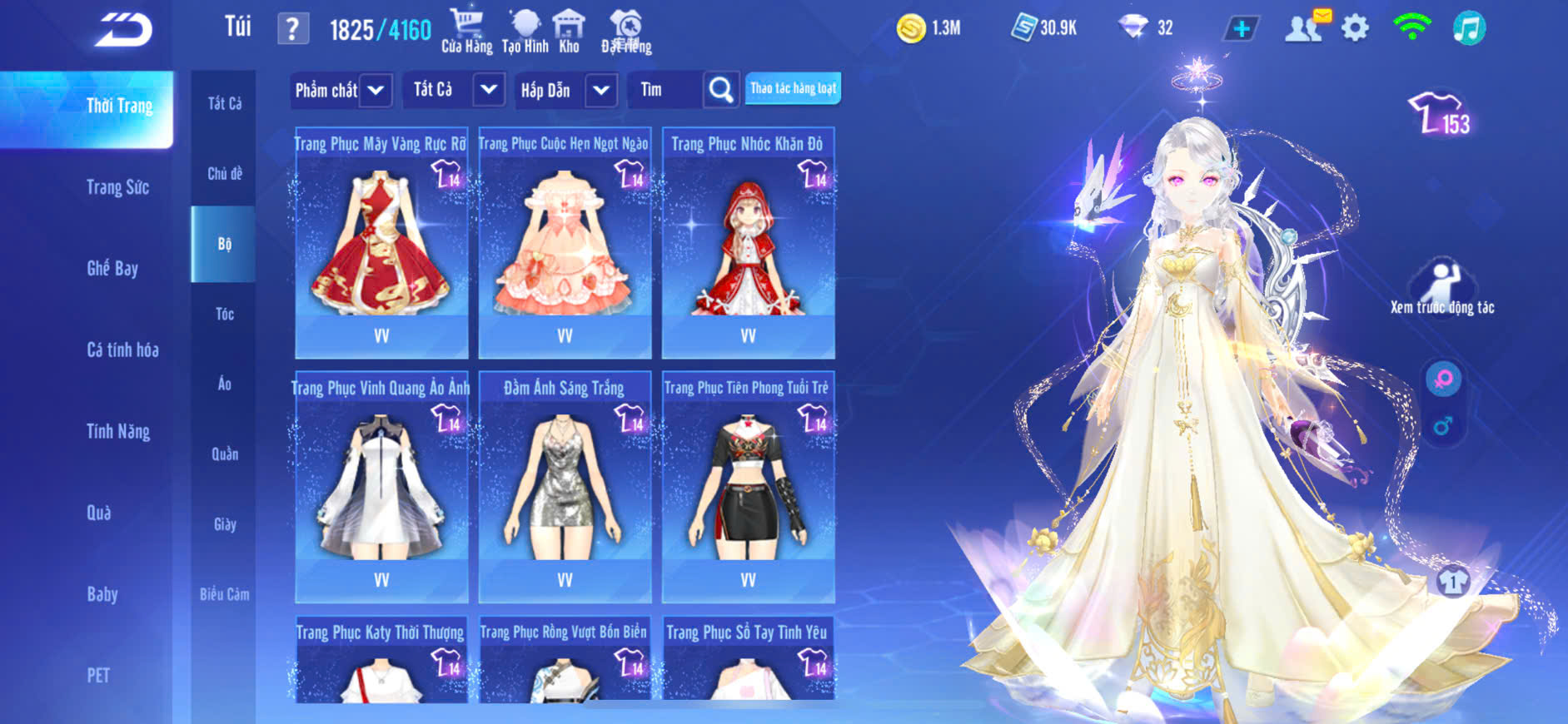Go back with the top-left arrow
Viewport: 1568px width, 724px height.
click(x=123, y=30)
